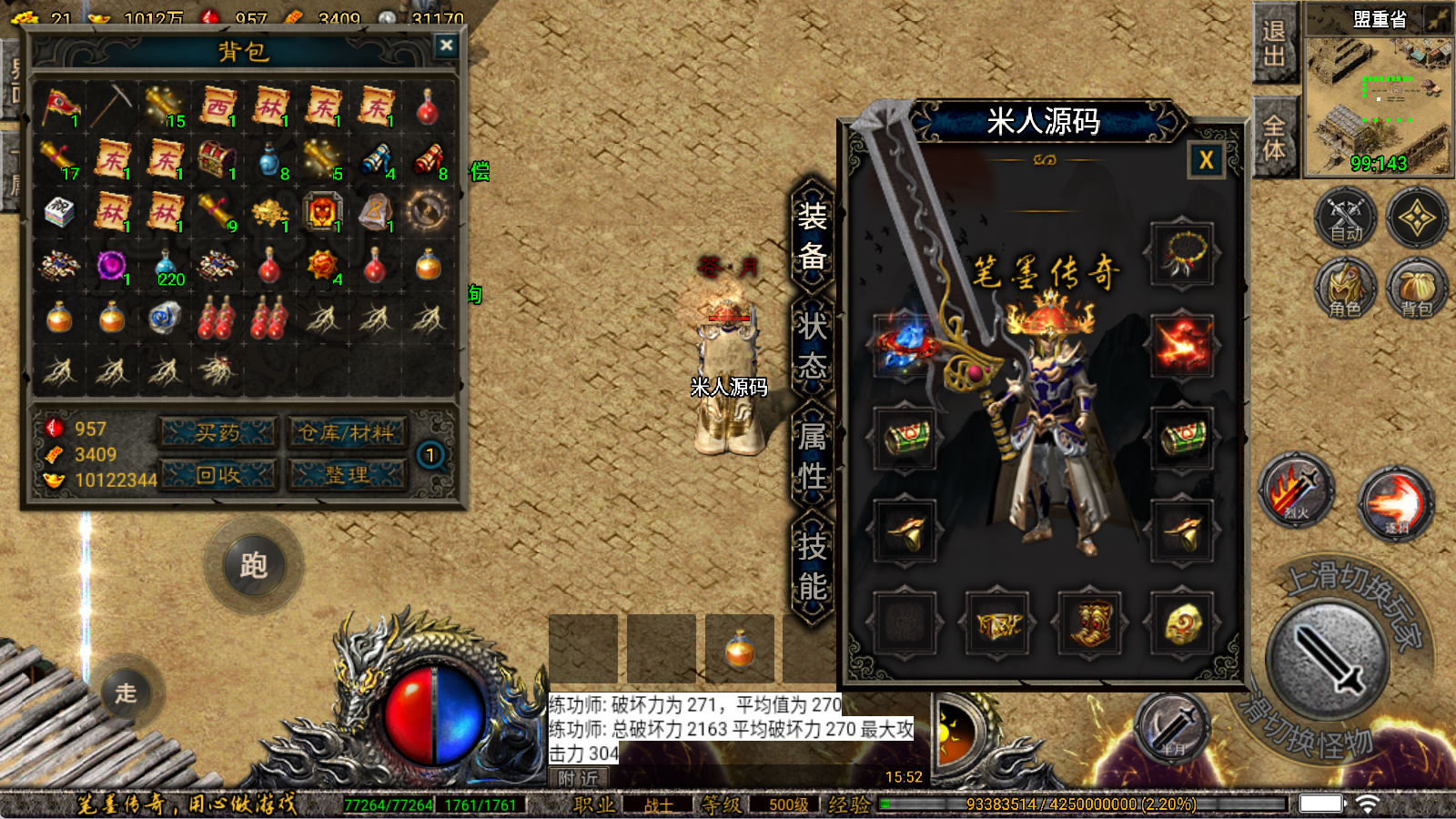Open the 角色 character icon
Screen dimensions: 1456x819
tap(1345, 289)
